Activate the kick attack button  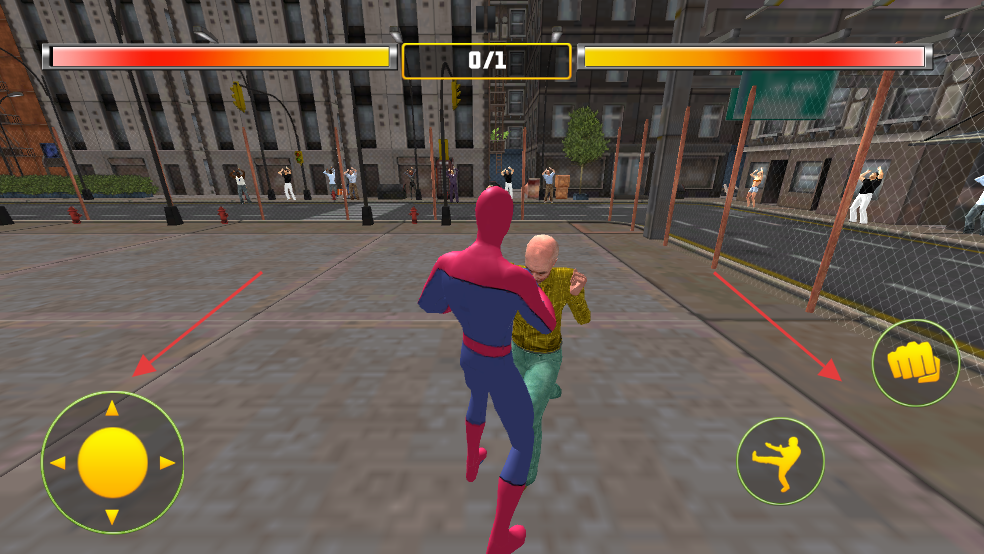780,462
